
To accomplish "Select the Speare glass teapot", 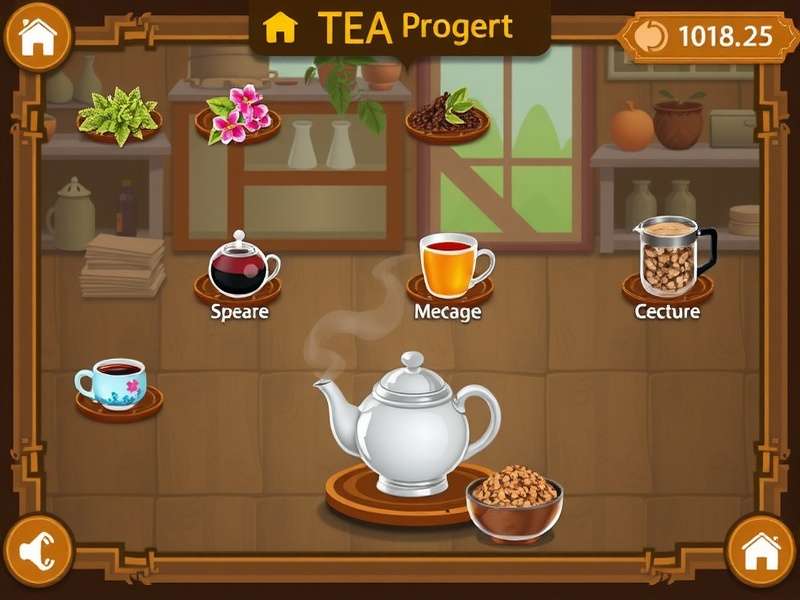I will point(240,265).
